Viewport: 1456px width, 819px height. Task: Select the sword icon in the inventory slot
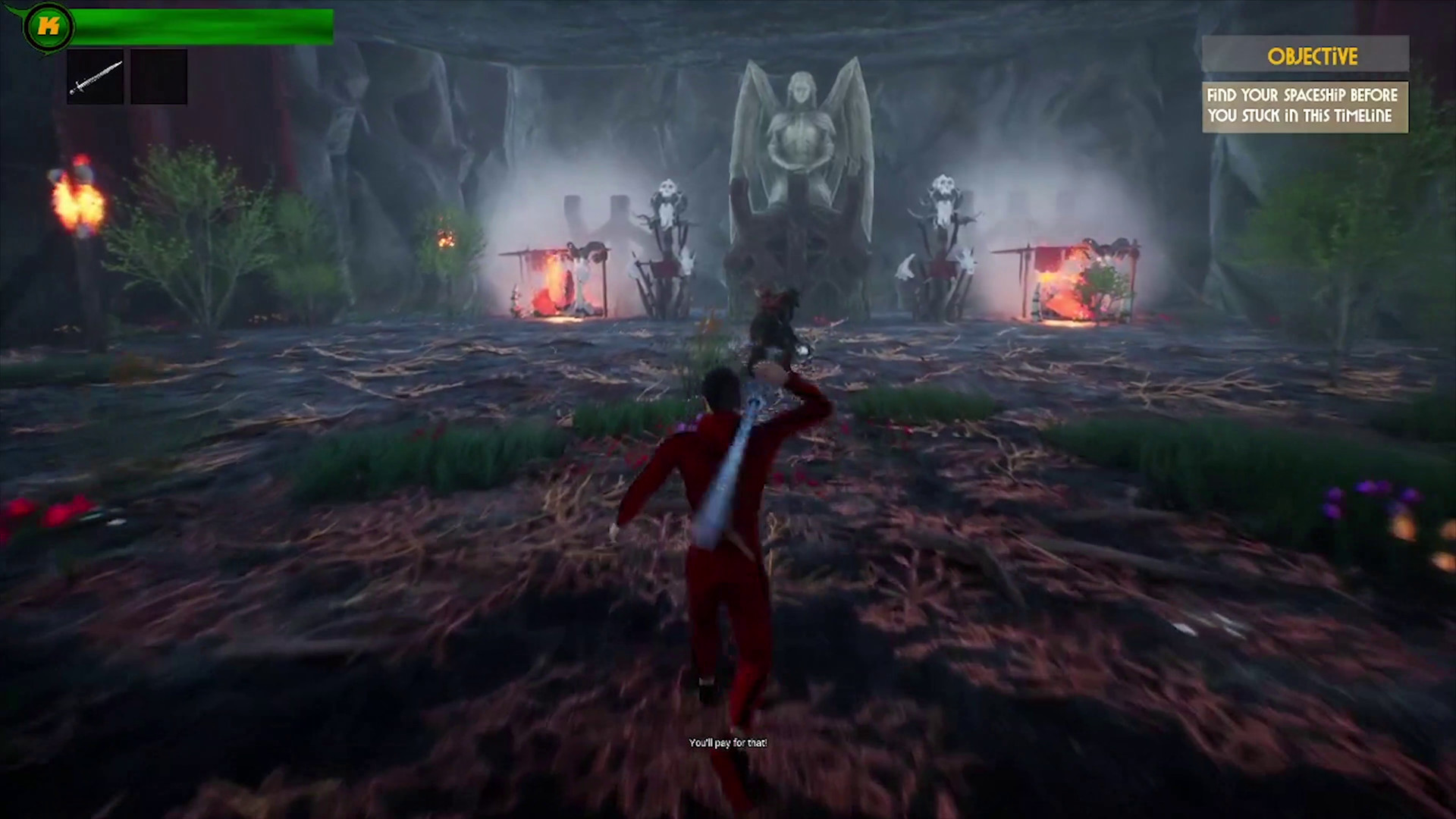click(x=95, y=75)
